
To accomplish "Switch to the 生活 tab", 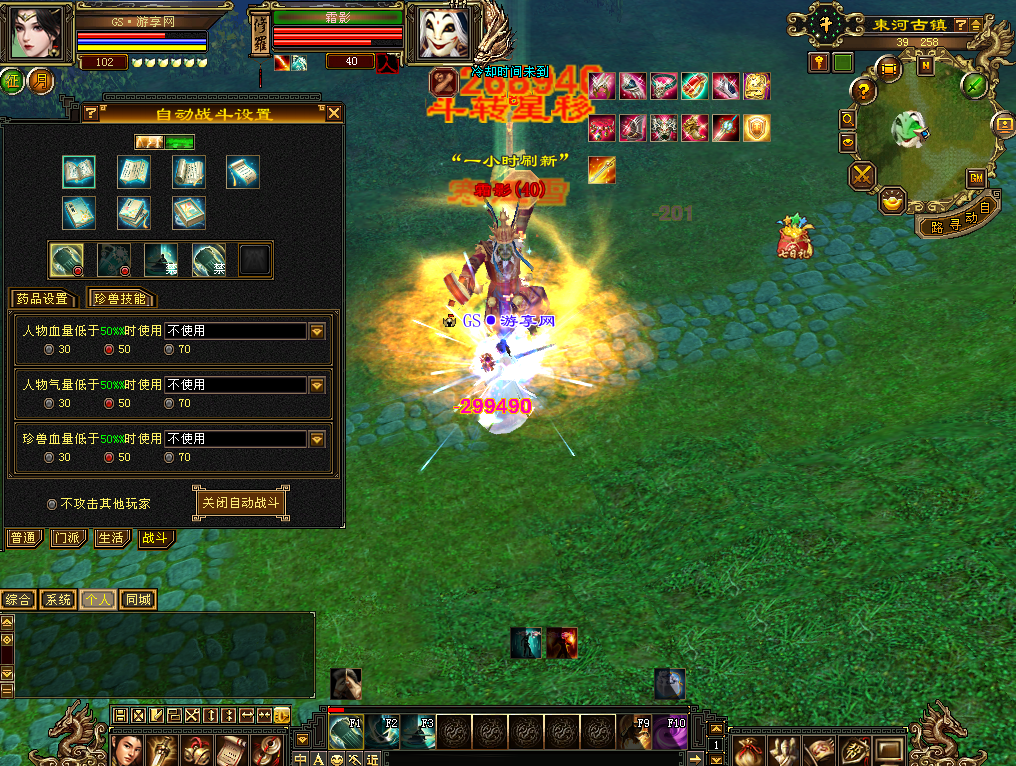I will 112,538.
